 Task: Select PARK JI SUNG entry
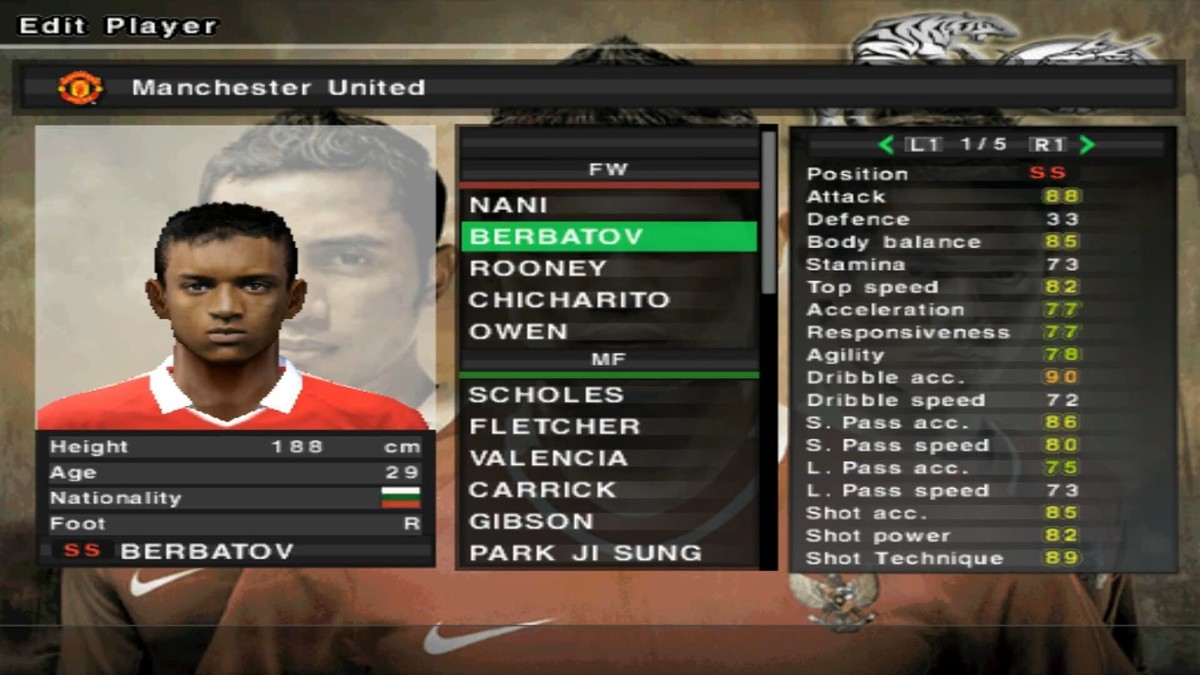coord(585,553)
